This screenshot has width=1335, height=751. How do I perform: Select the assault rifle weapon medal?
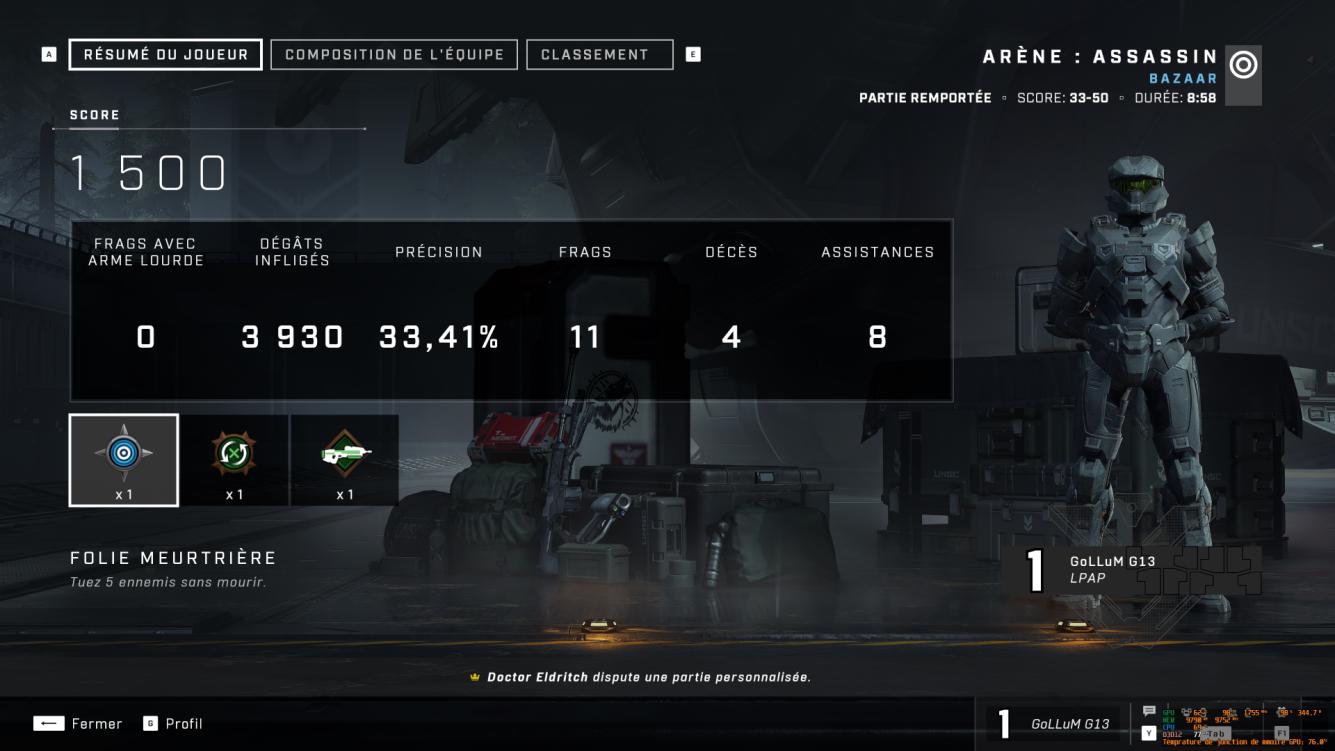(x=344, y=455)
